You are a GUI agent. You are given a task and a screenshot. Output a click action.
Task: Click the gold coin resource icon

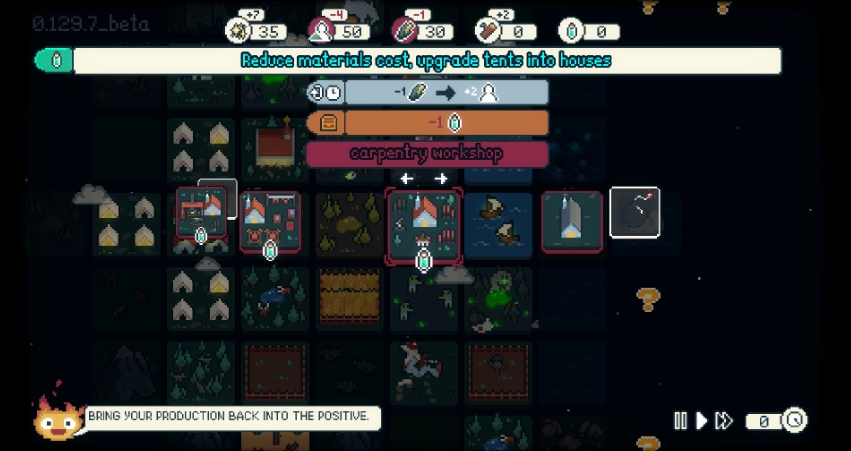click(240, 31)
